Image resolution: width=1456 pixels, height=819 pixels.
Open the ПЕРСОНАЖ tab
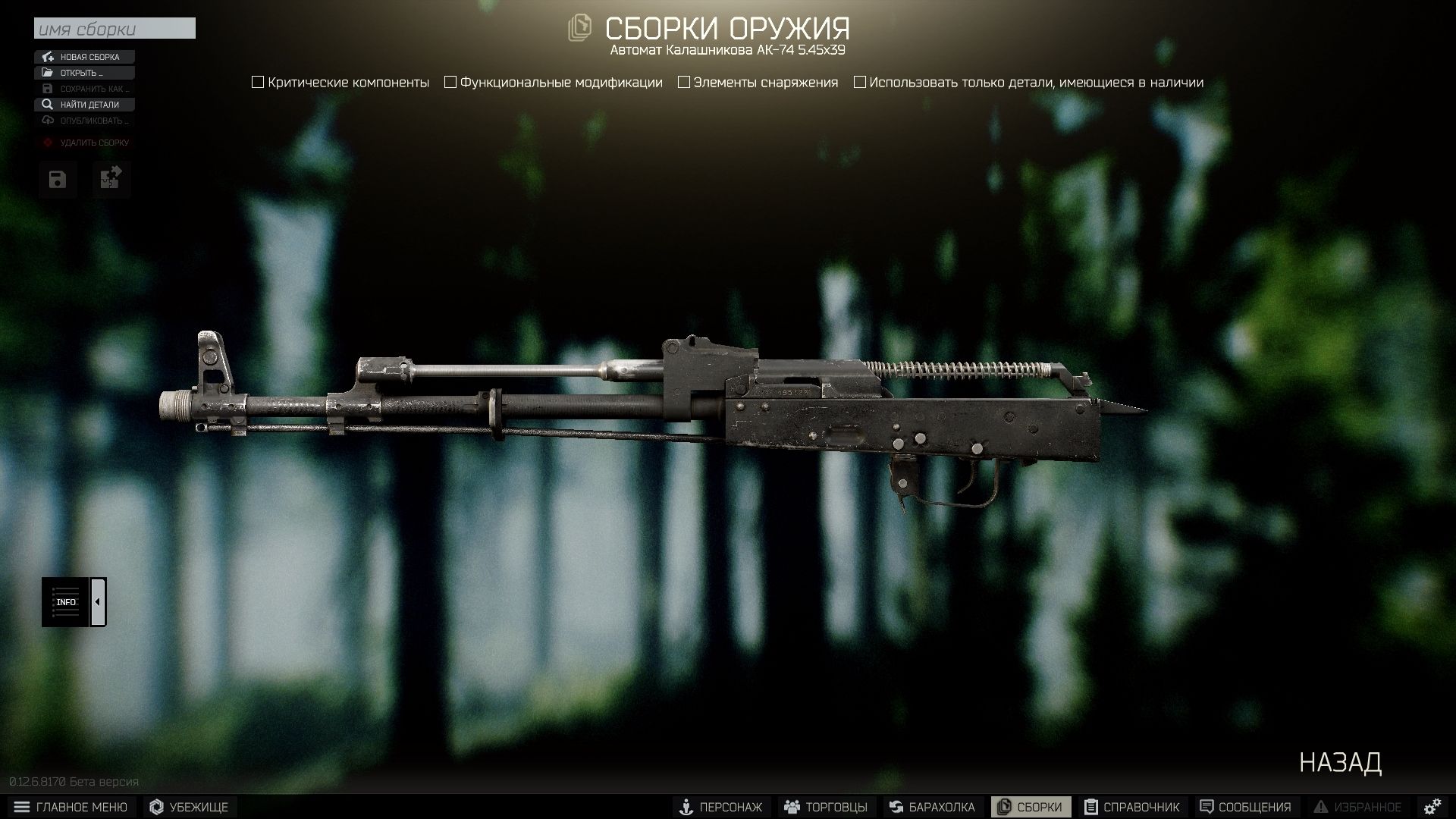pos(723,806)
